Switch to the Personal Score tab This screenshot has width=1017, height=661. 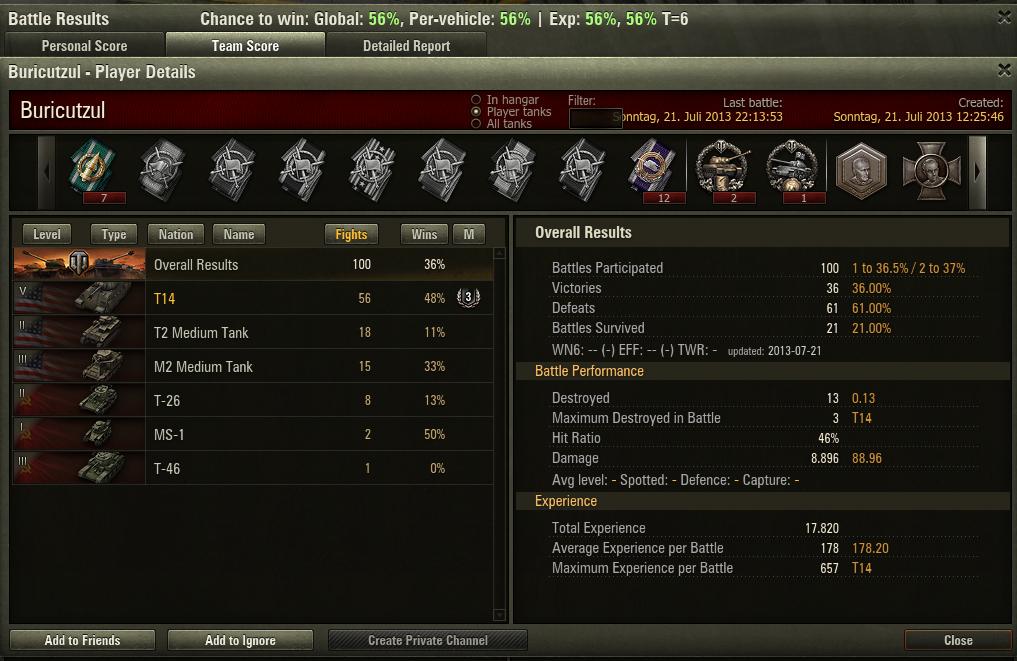click(x=84, y=46)
